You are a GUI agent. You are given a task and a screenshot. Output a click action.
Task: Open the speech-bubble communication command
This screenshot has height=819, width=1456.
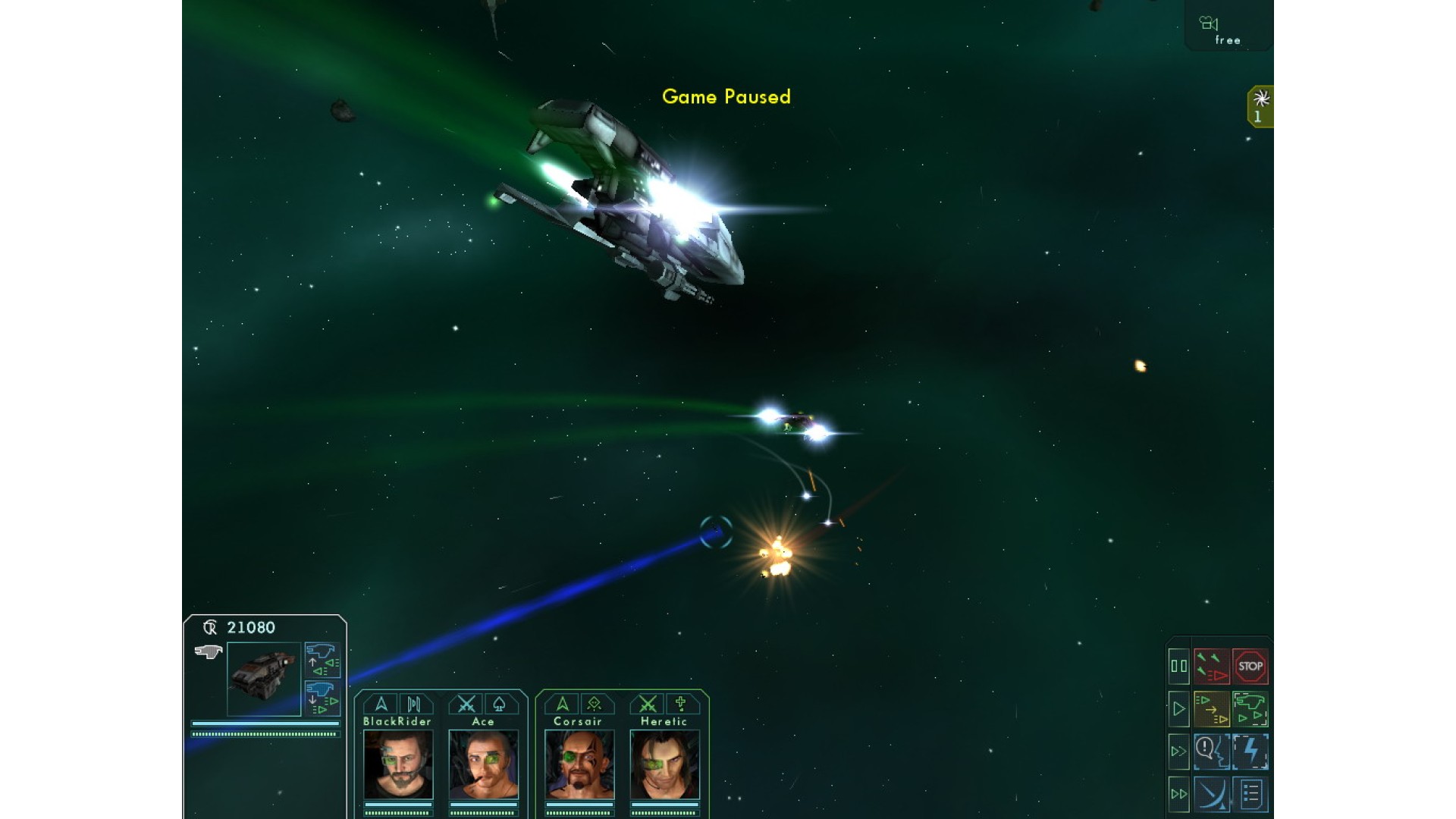click(x=1212, y=752)
